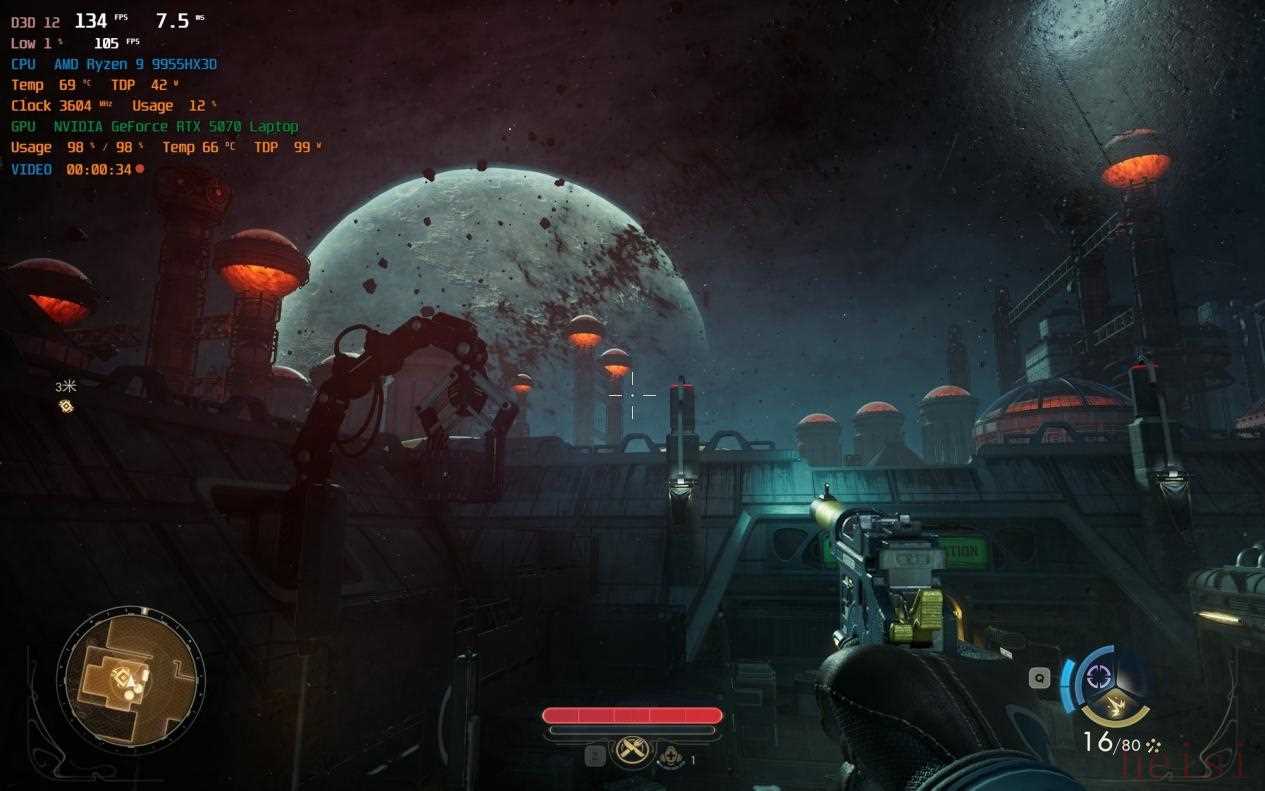Select the gold objective waypoint marker
Screen dimensions: 1265x791
coord(66,405)
